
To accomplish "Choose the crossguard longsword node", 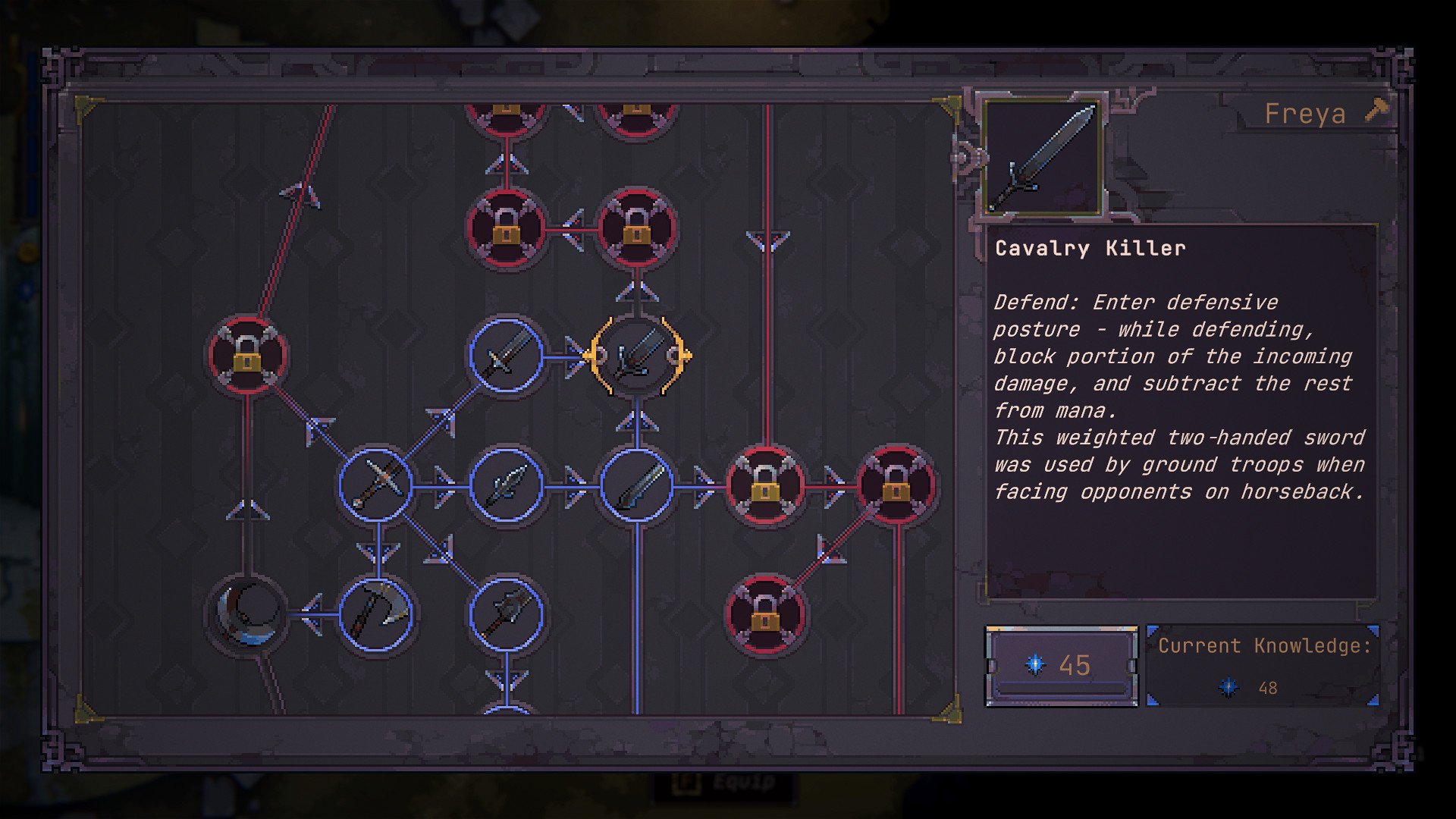I will pos(376,484).
